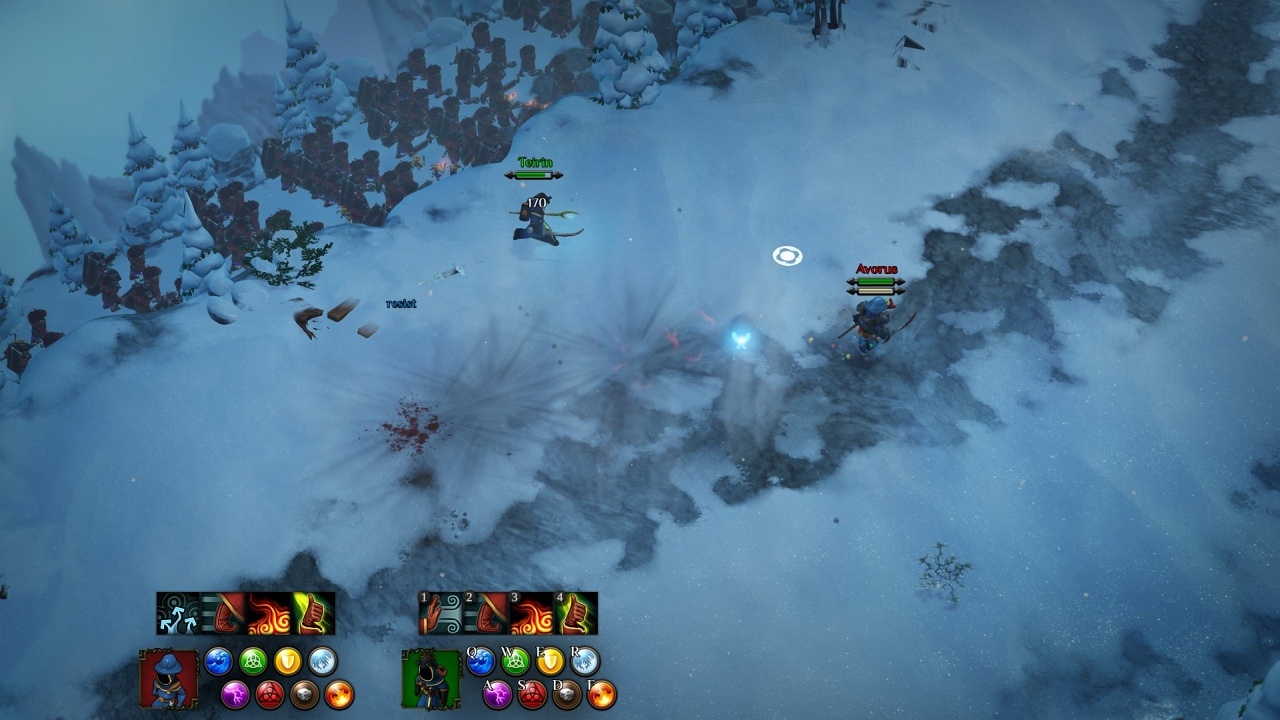
Task: Use the thumbs-up magick in slot 4
Action: (x=576, y=613)
